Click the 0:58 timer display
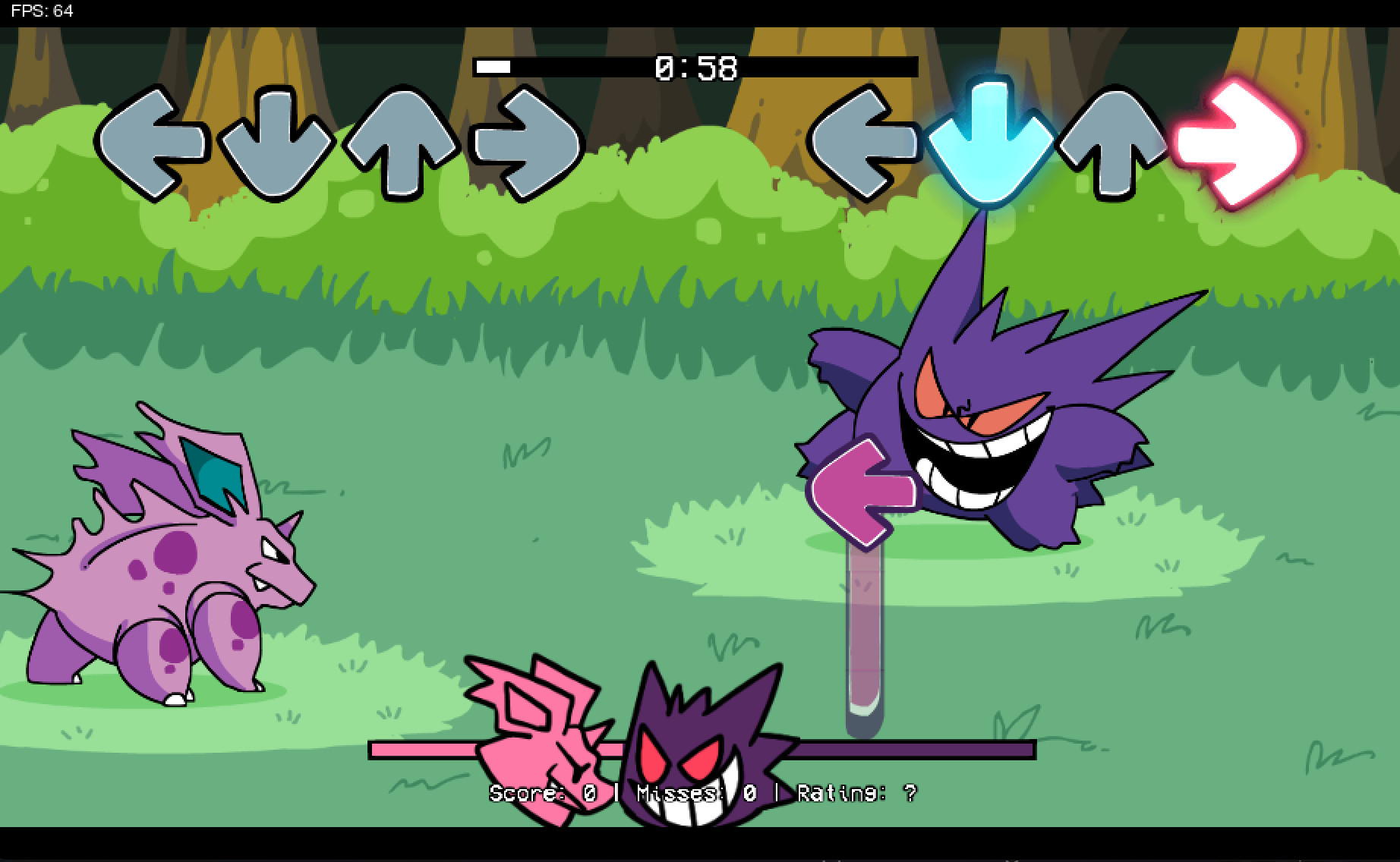Viewport: 1400px width, 862px height. point(695,67)
